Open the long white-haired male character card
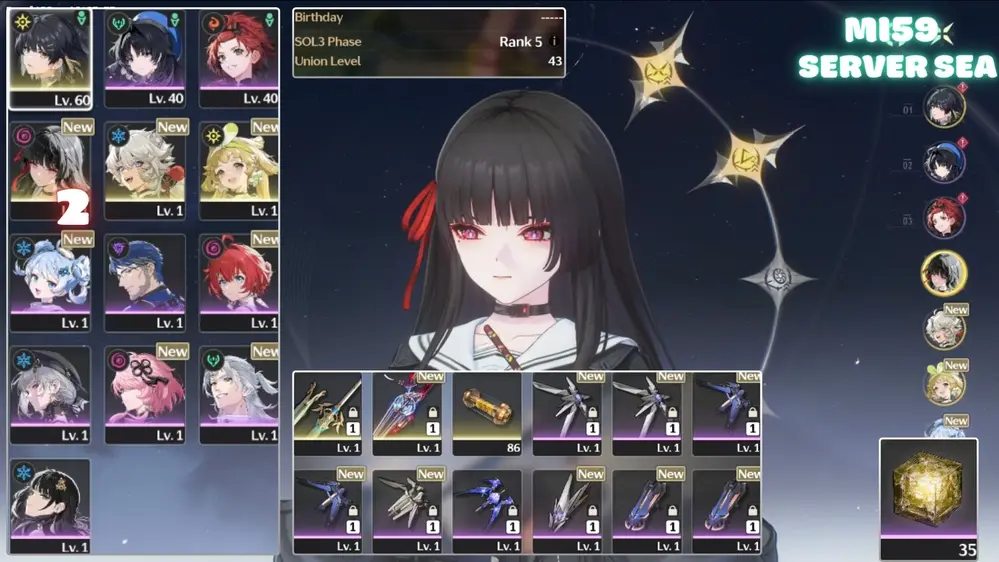This screenshot has width=999, height=562. [x=239, y=394]
